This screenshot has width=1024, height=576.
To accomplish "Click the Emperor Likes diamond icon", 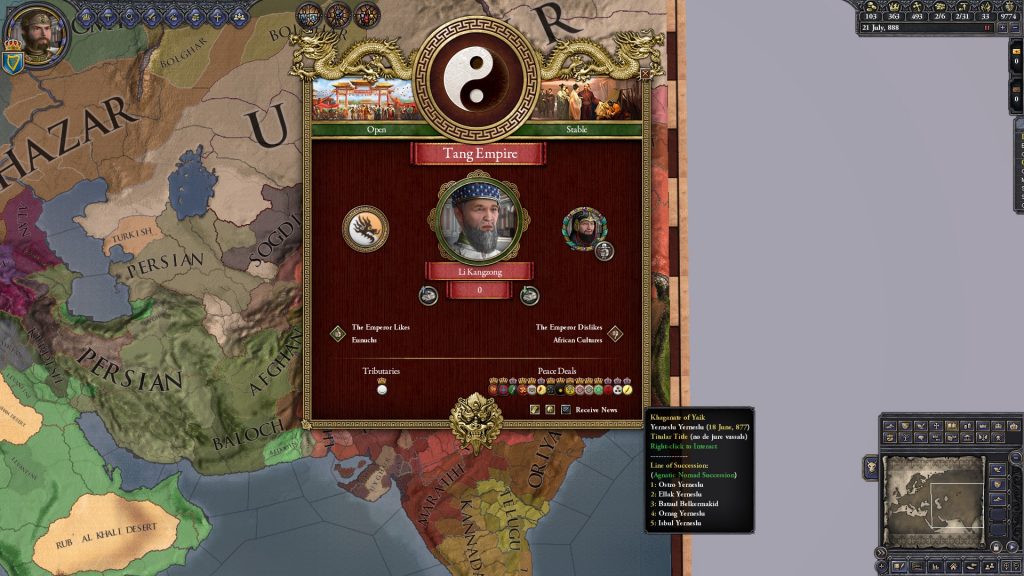I will coord(338,334).
